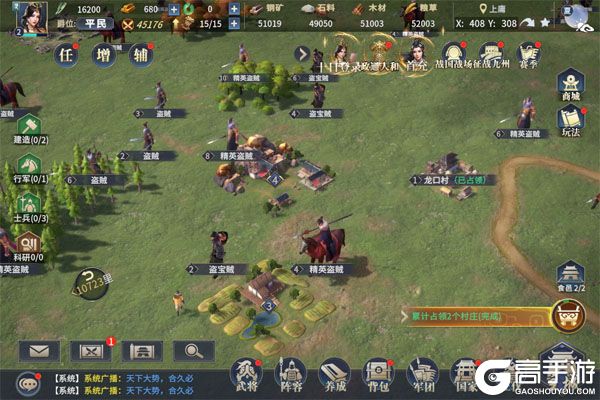Image resolution: width=600 pixels, height=400 pixels.
Task: Open the 背包 backpack
Action: coord(379,374)
